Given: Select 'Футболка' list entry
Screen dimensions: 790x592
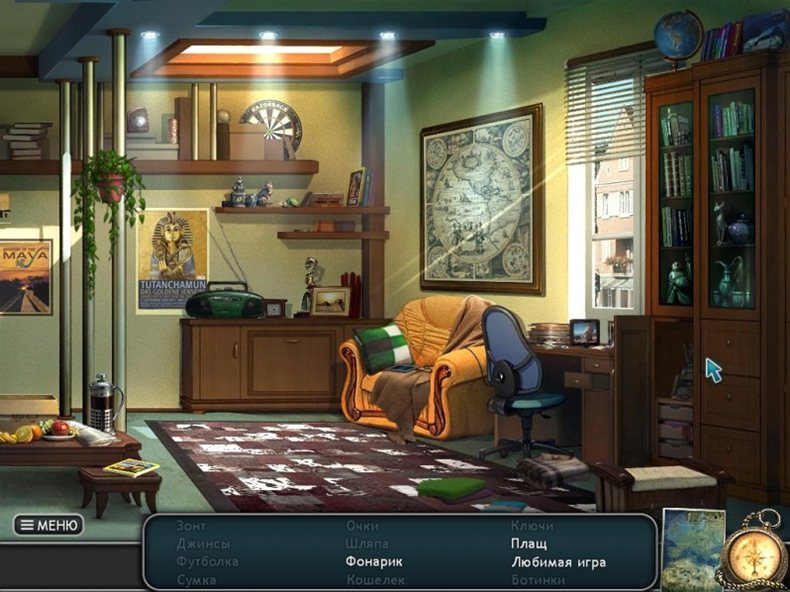Looking at the screenshot, I should pyautogui.click(x=208, y=562).
